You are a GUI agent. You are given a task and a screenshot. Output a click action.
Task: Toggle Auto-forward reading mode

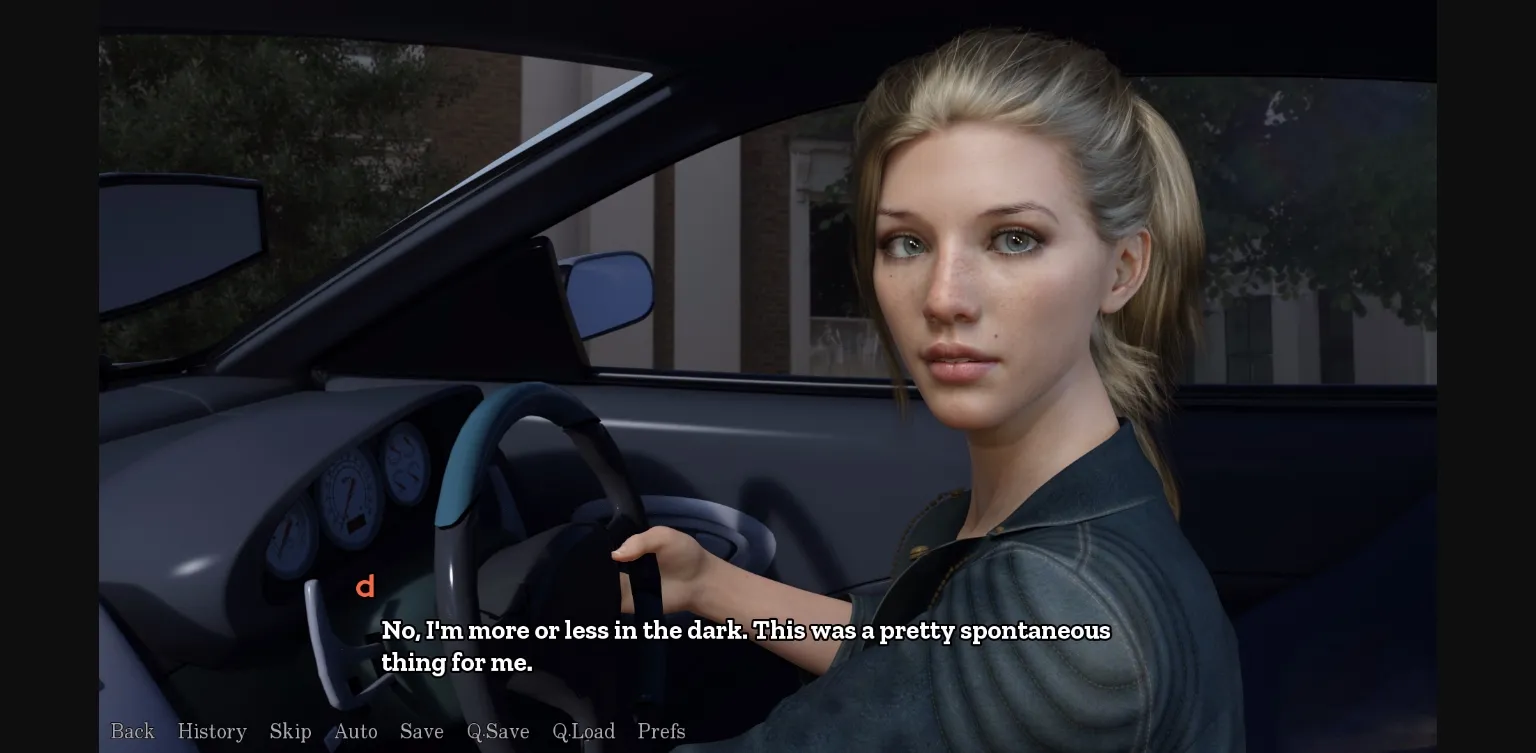pos(356,731)
